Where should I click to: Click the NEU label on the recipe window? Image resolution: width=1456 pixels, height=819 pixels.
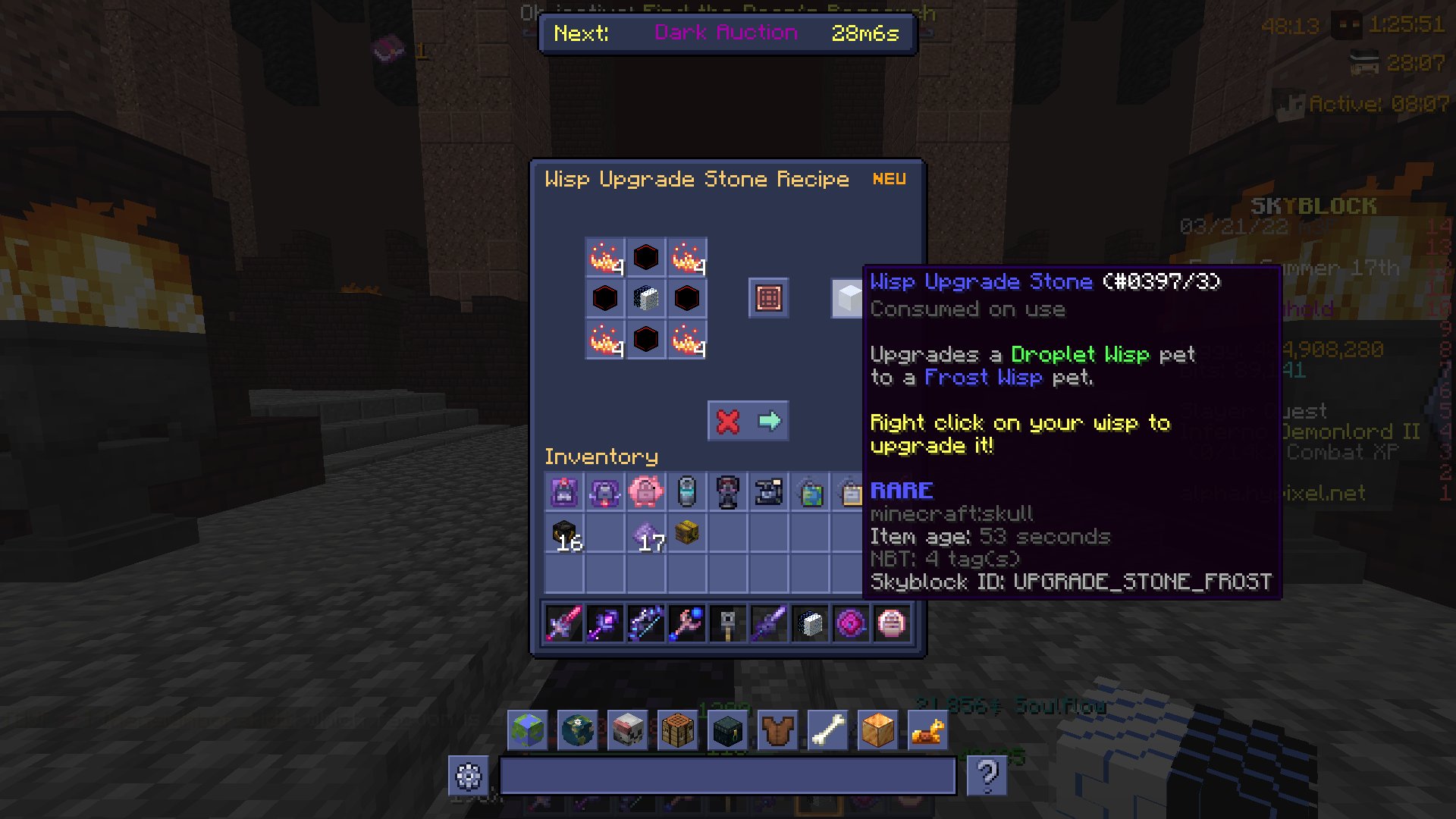pyautogui.click(x=889, y=179)
